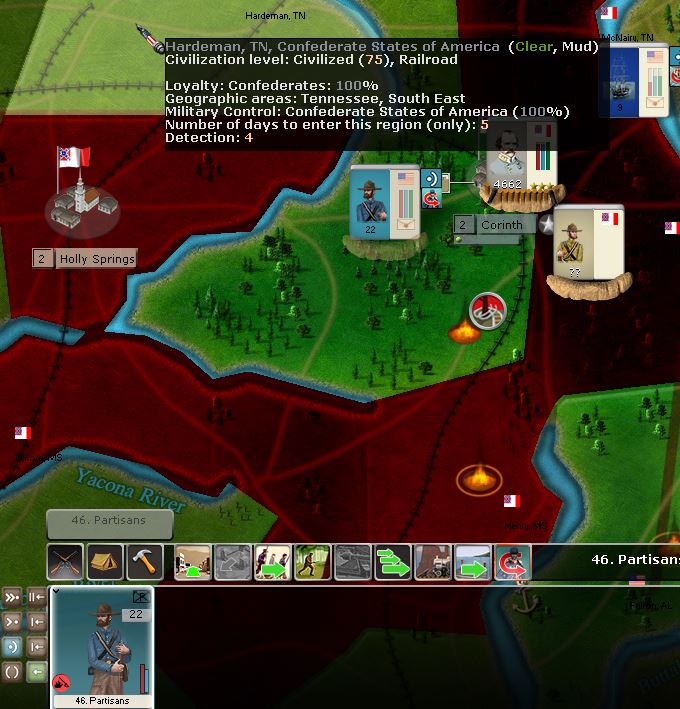Select the Union partisan stack numbered 22
This screenshot has width=680, height=709.
click(384, 203)
